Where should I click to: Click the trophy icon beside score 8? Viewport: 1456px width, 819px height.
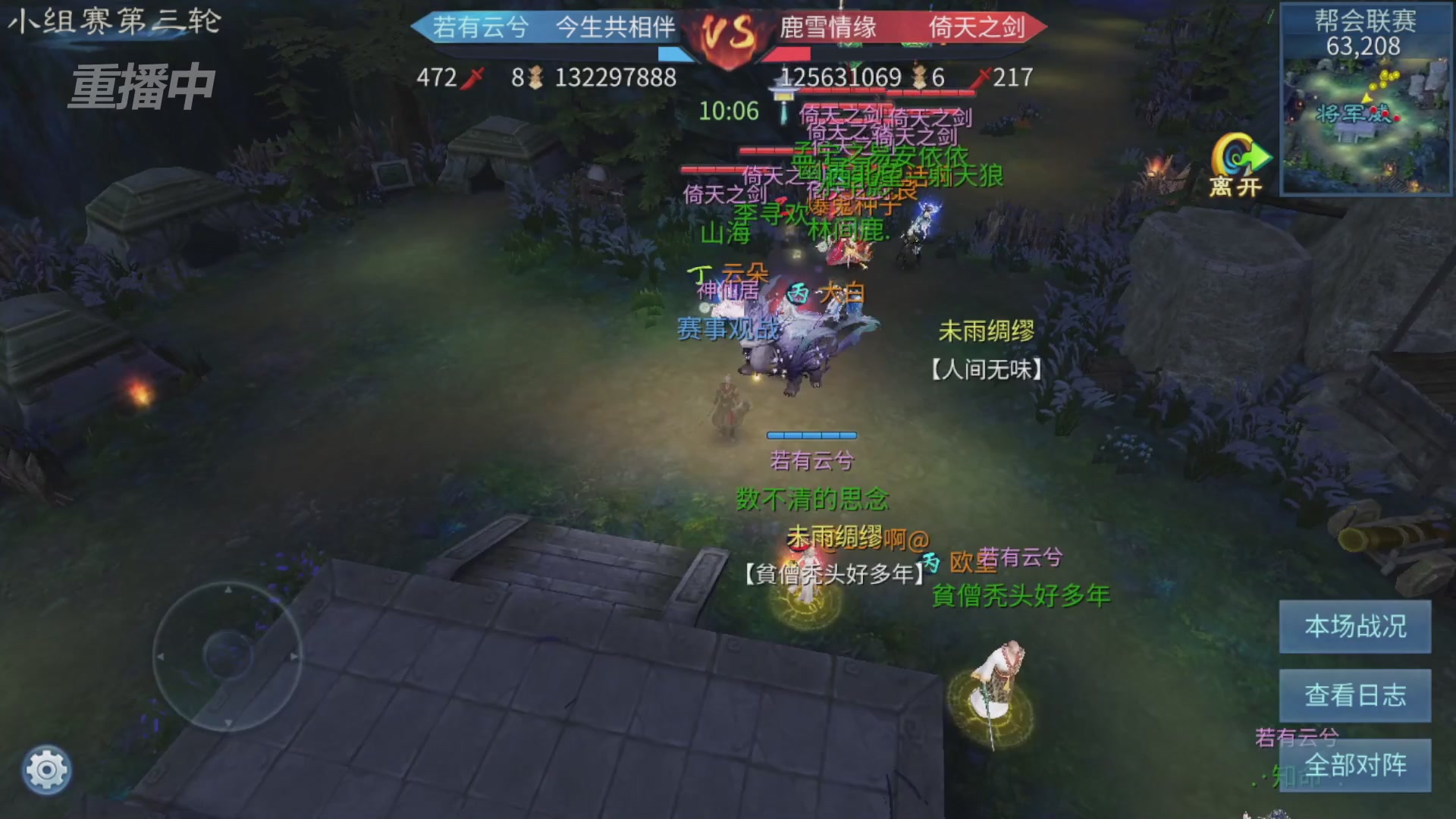535,77
